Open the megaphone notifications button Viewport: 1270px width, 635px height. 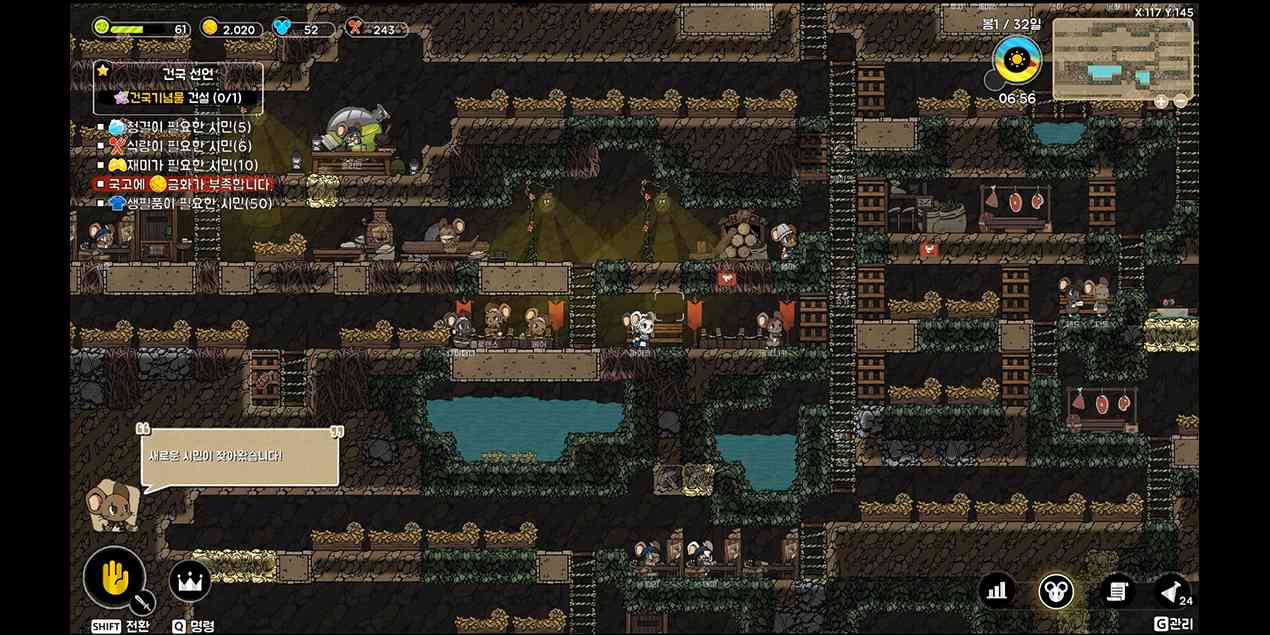tap(1172, 591)
